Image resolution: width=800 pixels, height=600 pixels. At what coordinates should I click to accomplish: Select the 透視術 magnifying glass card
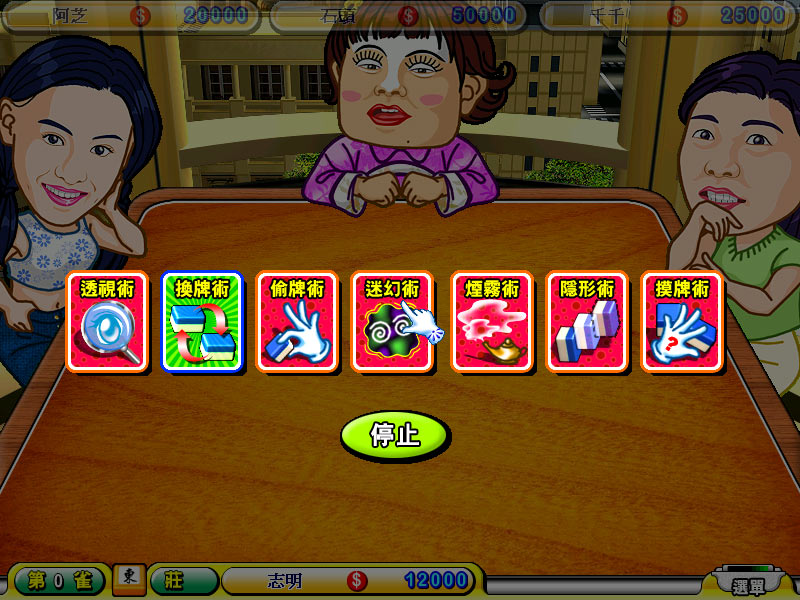pos(107,322)
